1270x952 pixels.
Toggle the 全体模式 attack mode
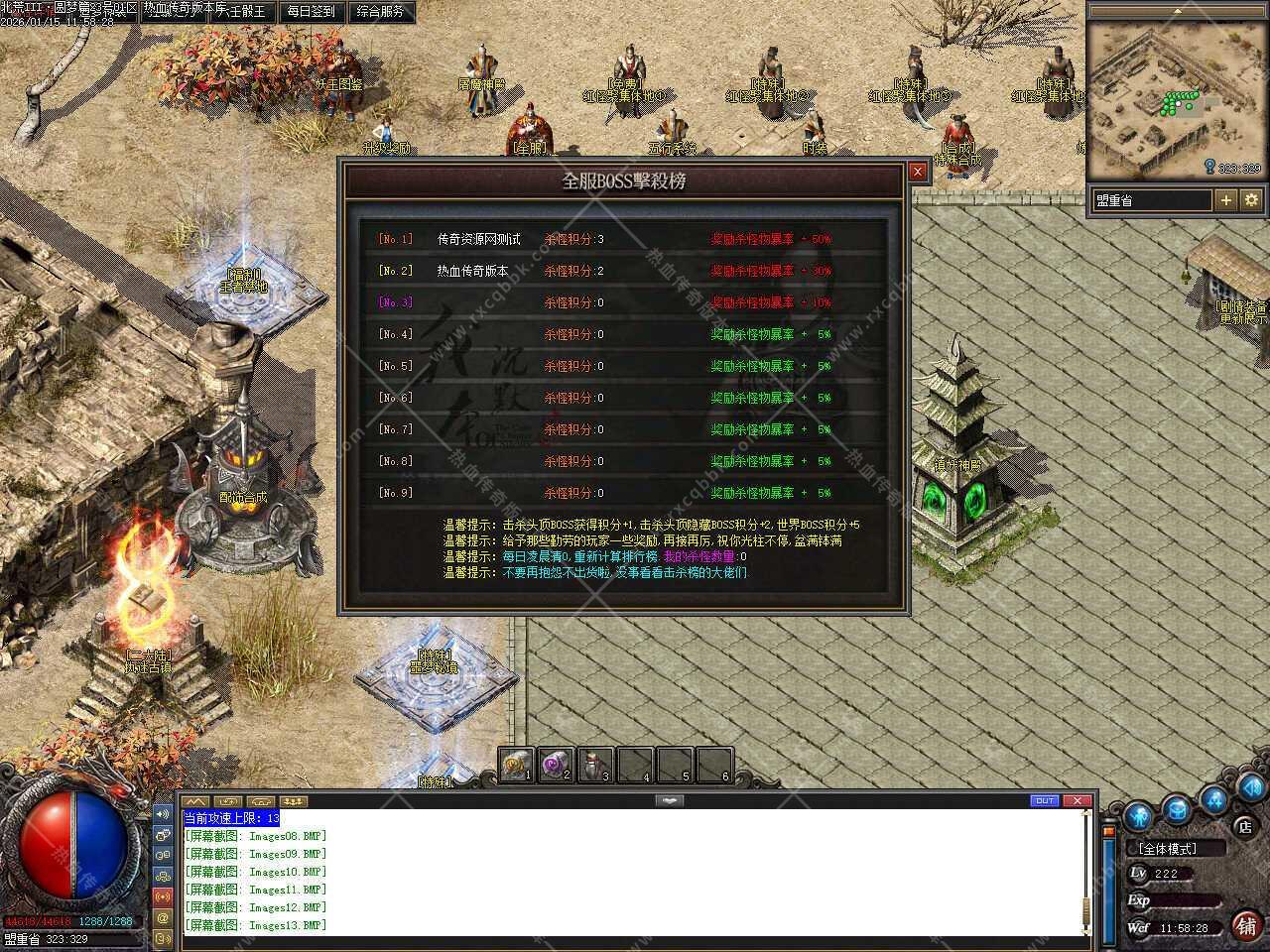coord(1169,849)
